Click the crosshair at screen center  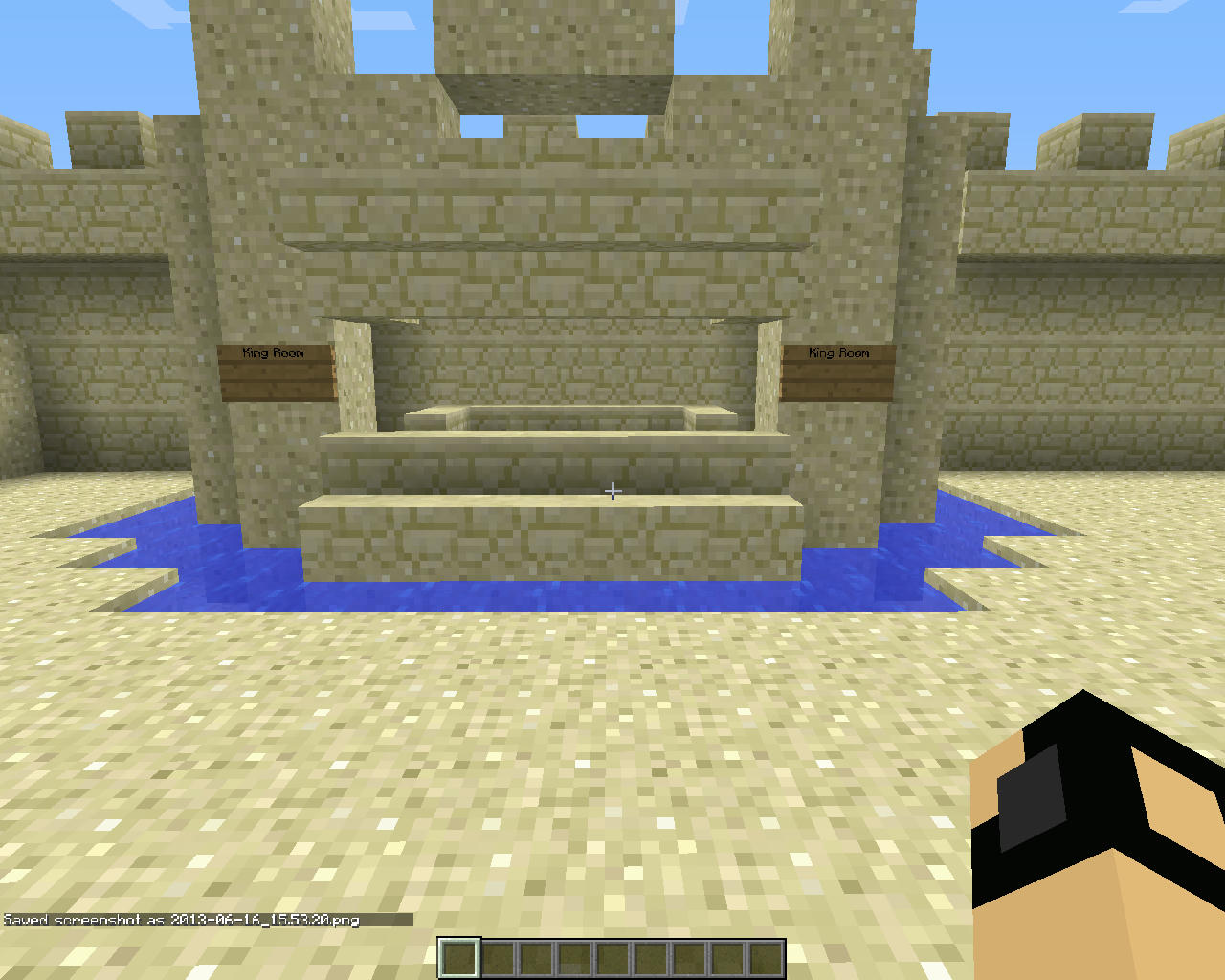(x=612, y=491)
